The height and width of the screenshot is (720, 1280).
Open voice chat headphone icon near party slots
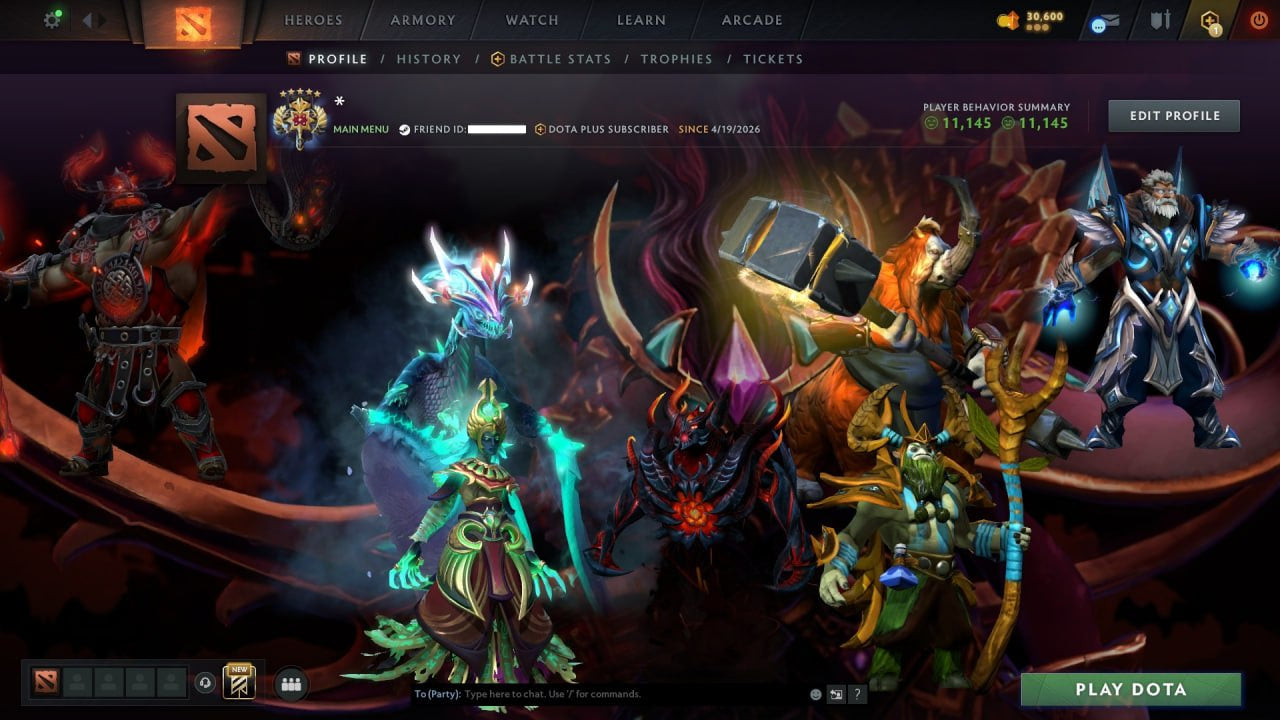pyautogui.click(x=207, y=681)
